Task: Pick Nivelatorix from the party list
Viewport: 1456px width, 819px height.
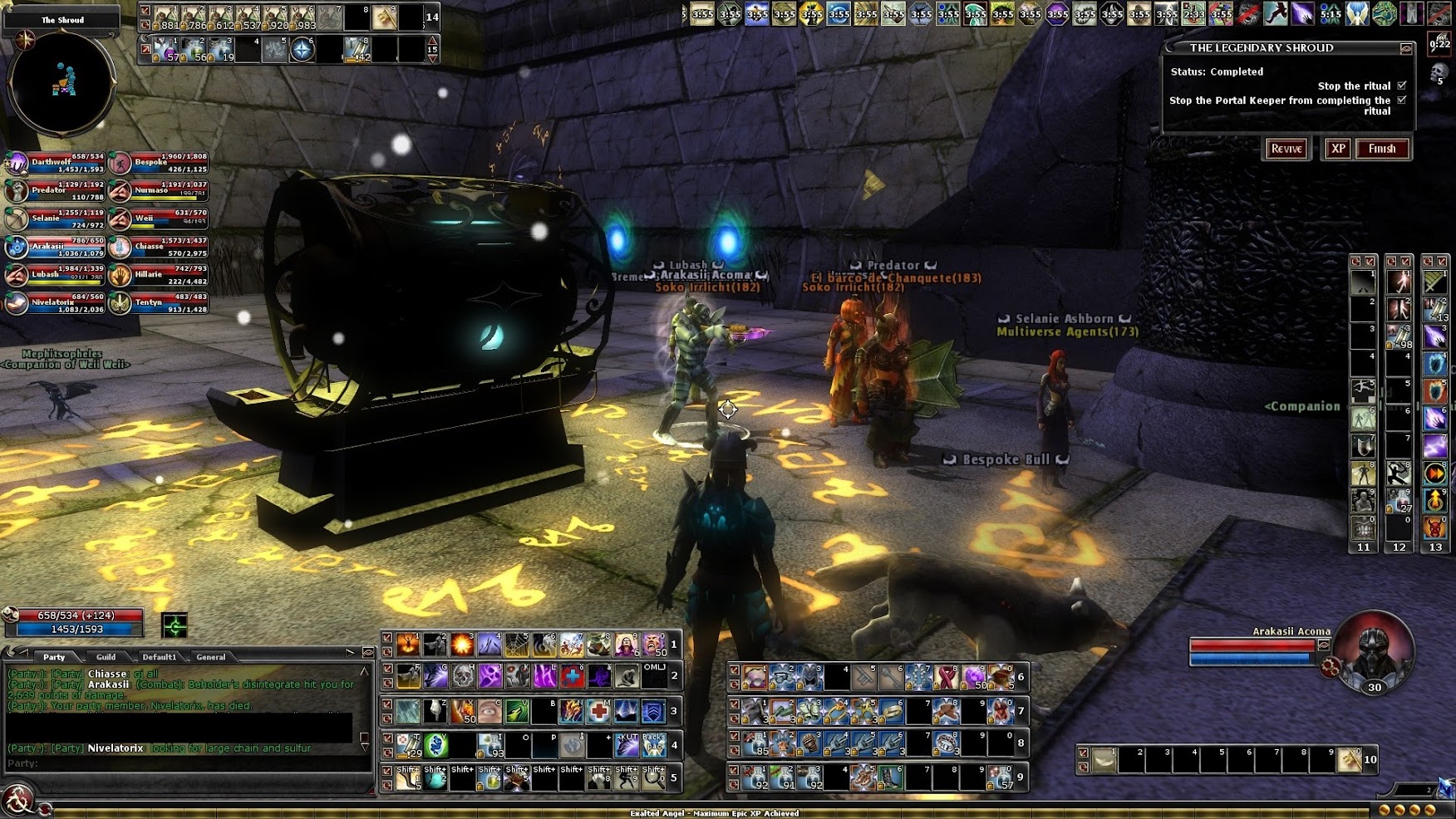Action: (17, 303)
